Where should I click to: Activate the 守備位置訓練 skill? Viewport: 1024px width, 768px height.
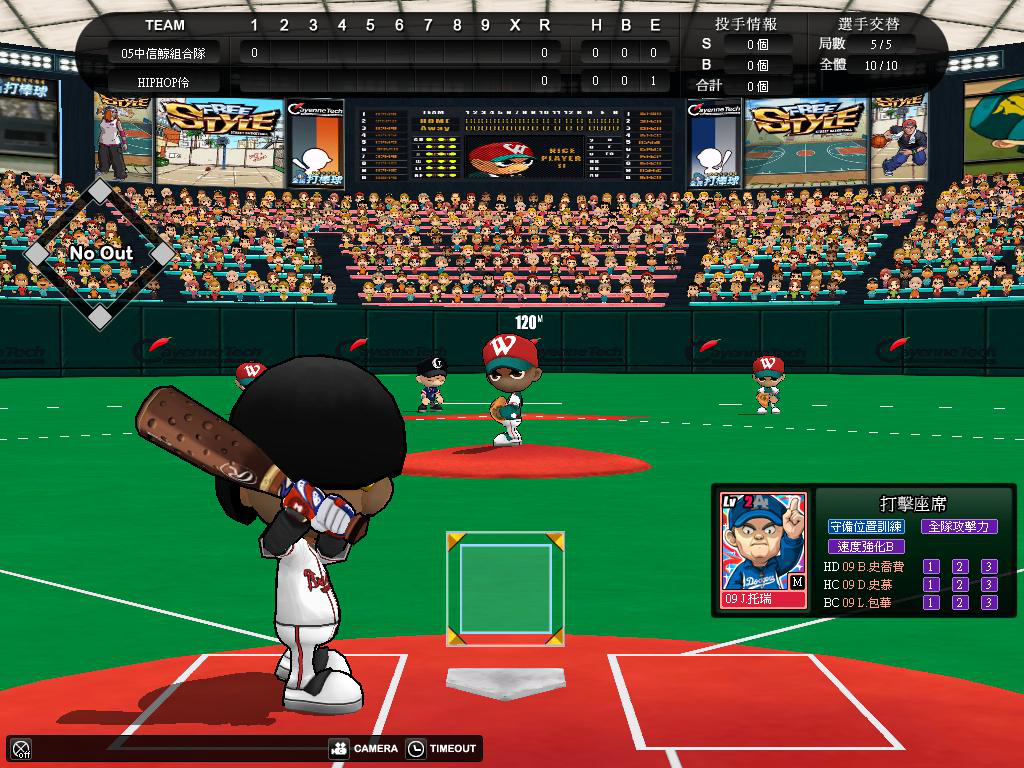click(x=866, y=526)
